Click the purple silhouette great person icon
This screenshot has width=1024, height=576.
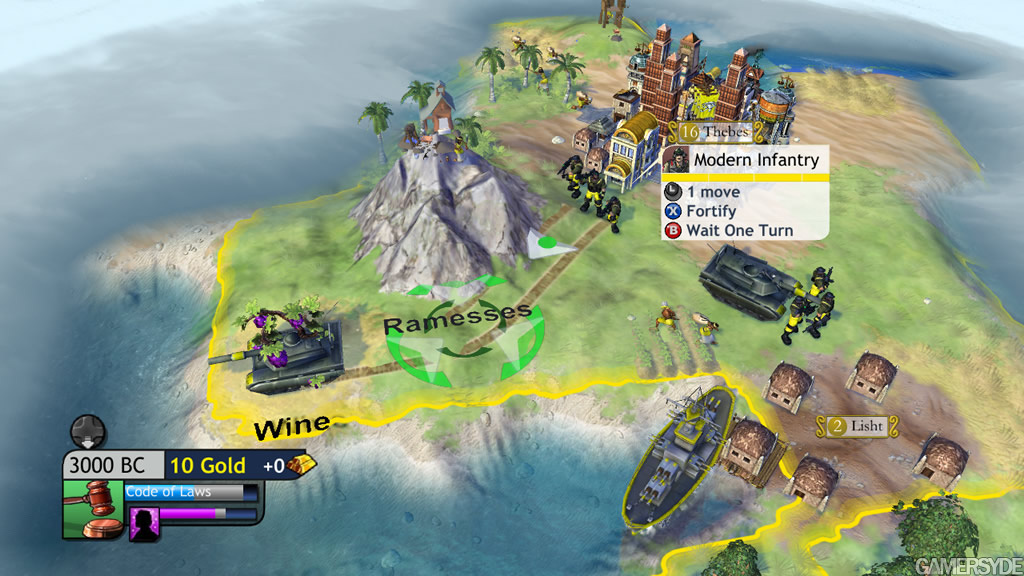point(145,524)
